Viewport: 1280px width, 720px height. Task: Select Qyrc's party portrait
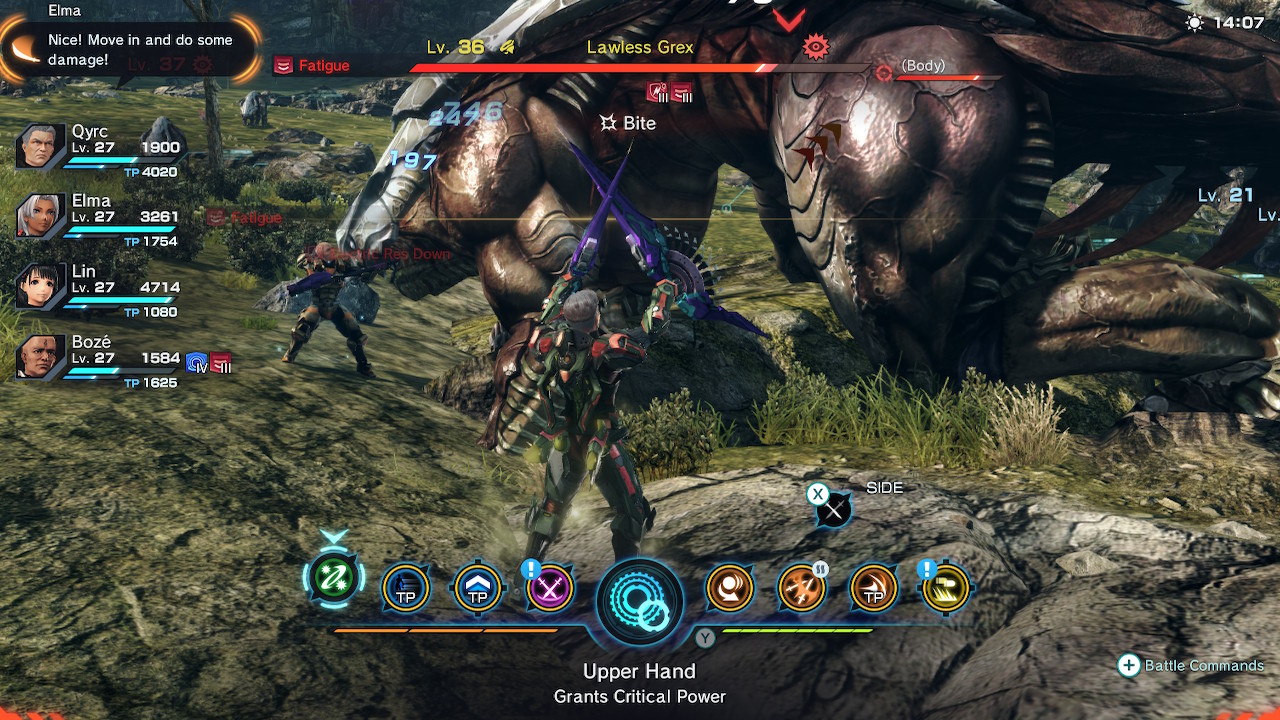[41, 148]
